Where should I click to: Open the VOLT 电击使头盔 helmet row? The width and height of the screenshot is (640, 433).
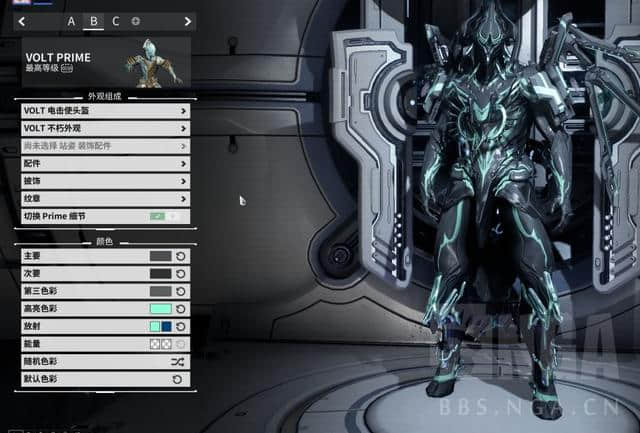point(104,111)
